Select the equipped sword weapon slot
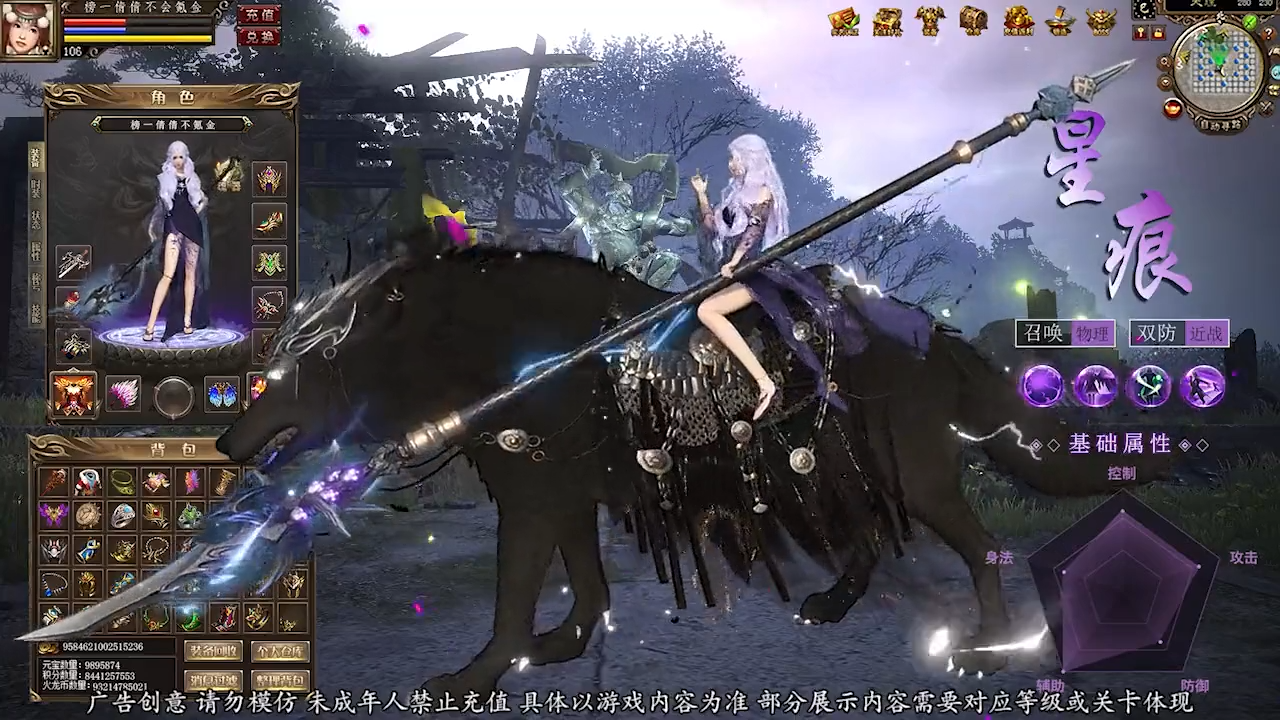Viewport: 1280px width, 720px height. 73,263
